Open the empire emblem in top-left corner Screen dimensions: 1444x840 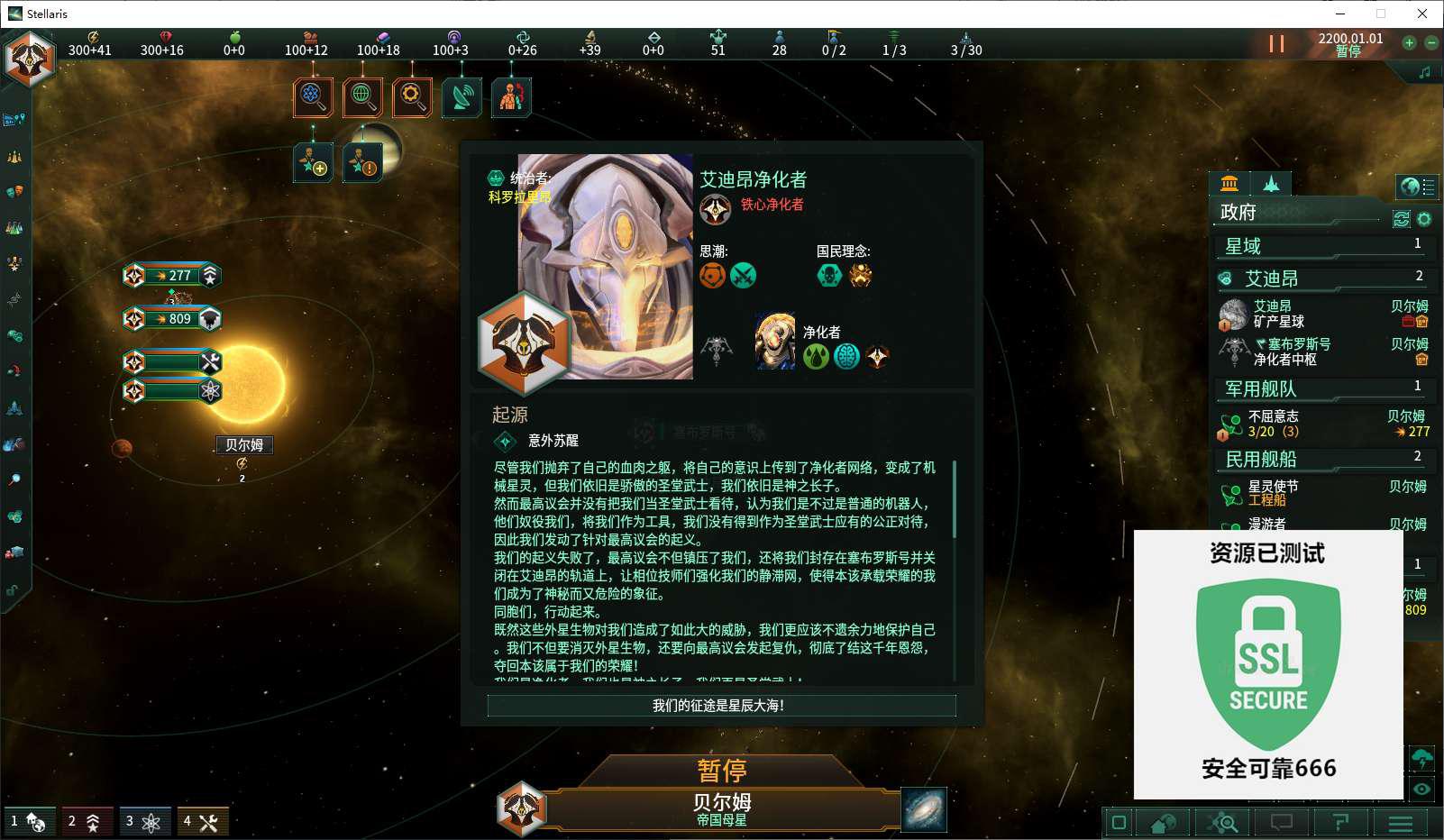click(30, 59)
